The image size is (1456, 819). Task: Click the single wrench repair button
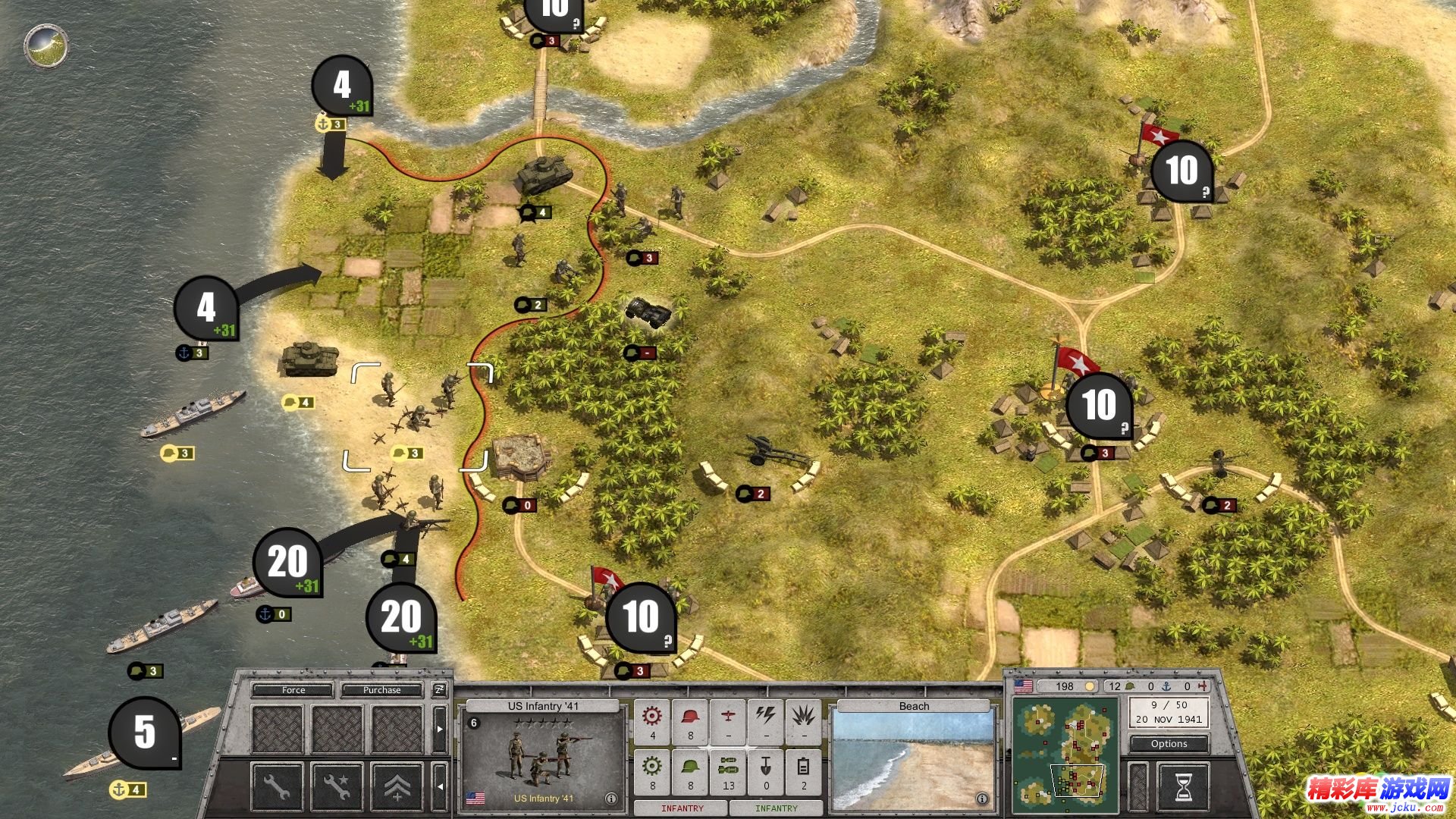click(x=277, y=786)
